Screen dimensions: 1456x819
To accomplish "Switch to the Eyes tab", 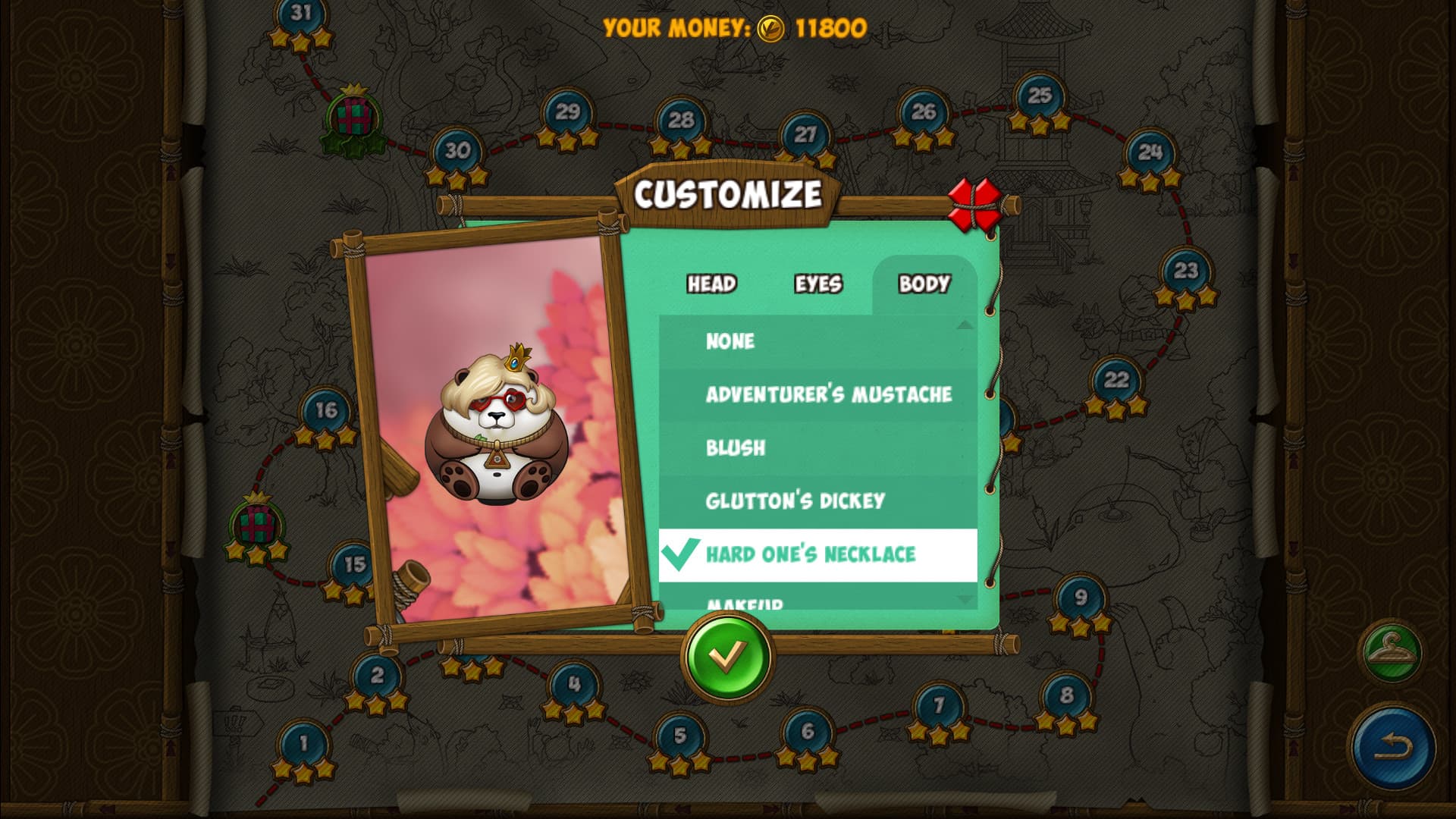I will [817, 286].
